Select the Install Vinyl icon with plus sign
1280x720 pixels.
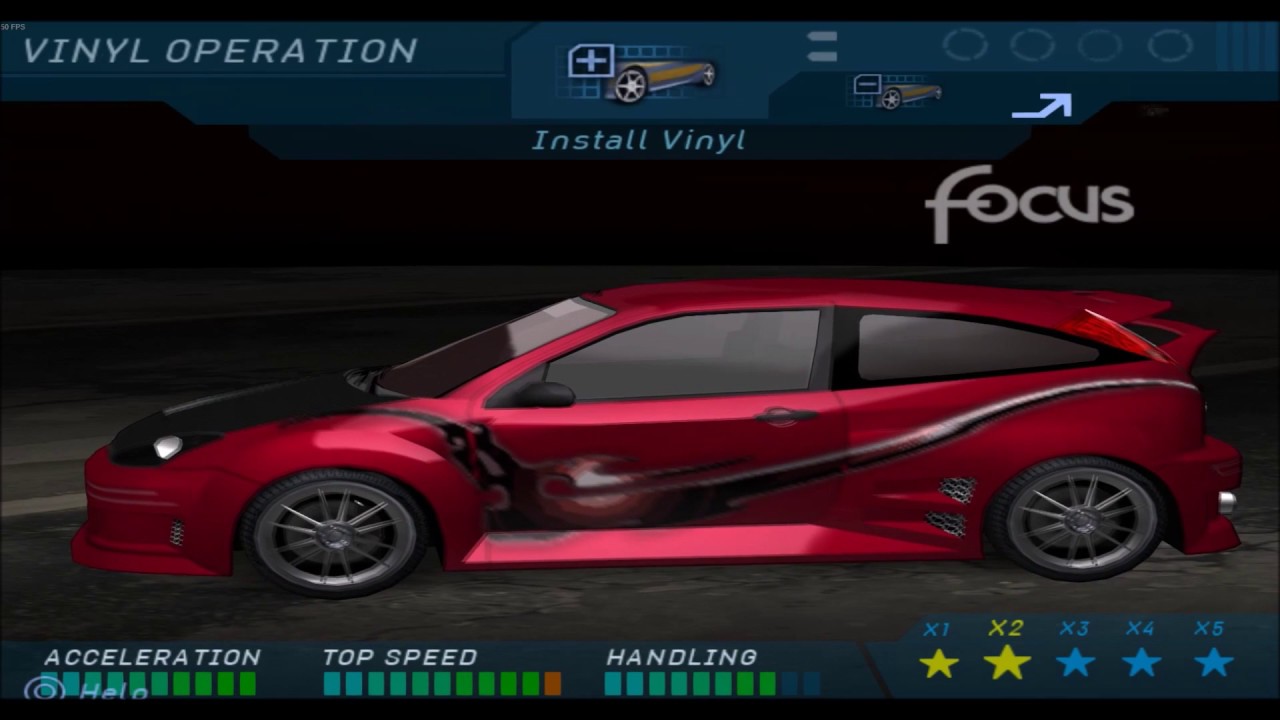click(638, 70)
